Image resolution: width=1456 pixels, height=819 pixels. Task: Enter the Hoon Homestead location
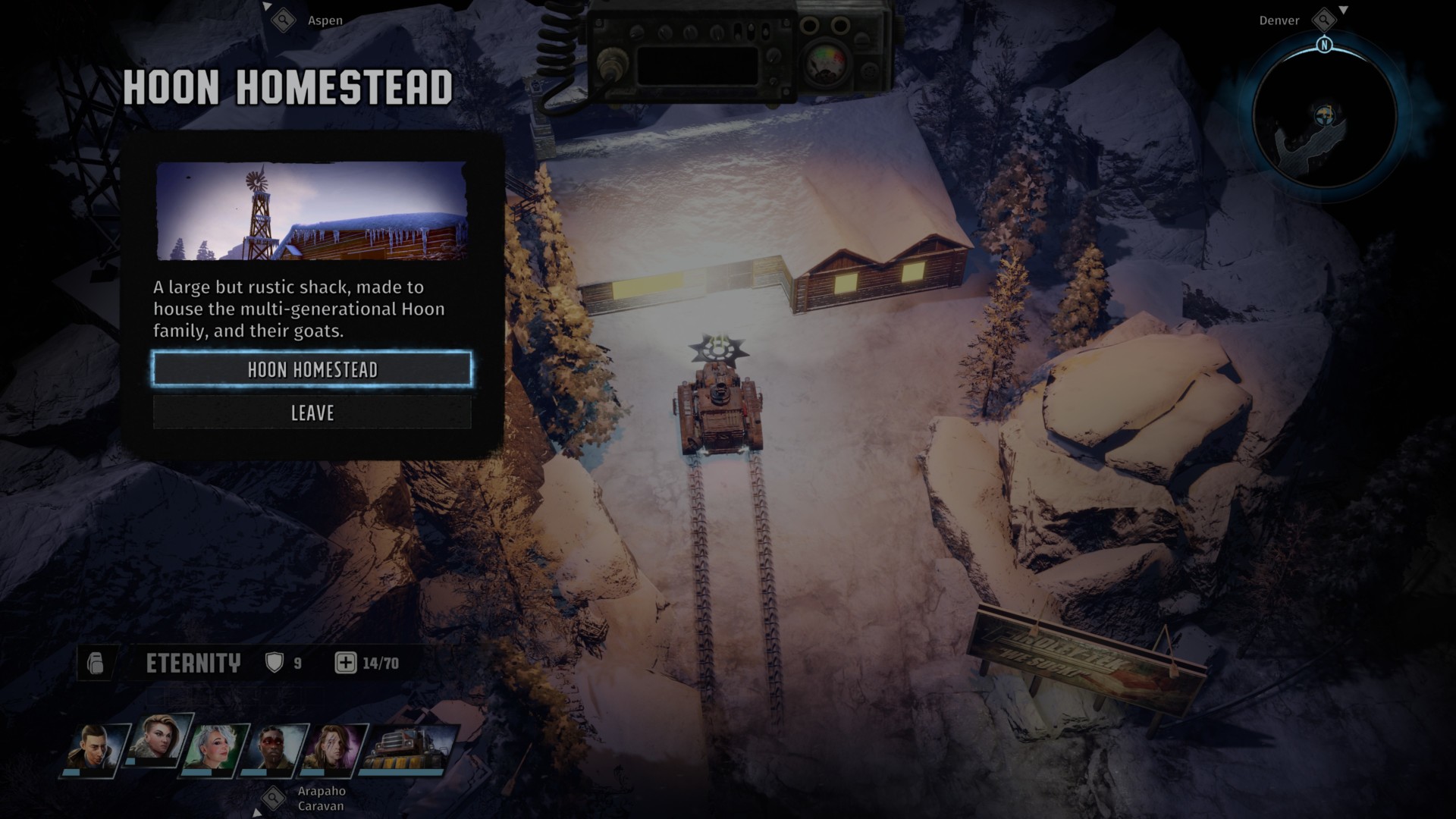312,369
